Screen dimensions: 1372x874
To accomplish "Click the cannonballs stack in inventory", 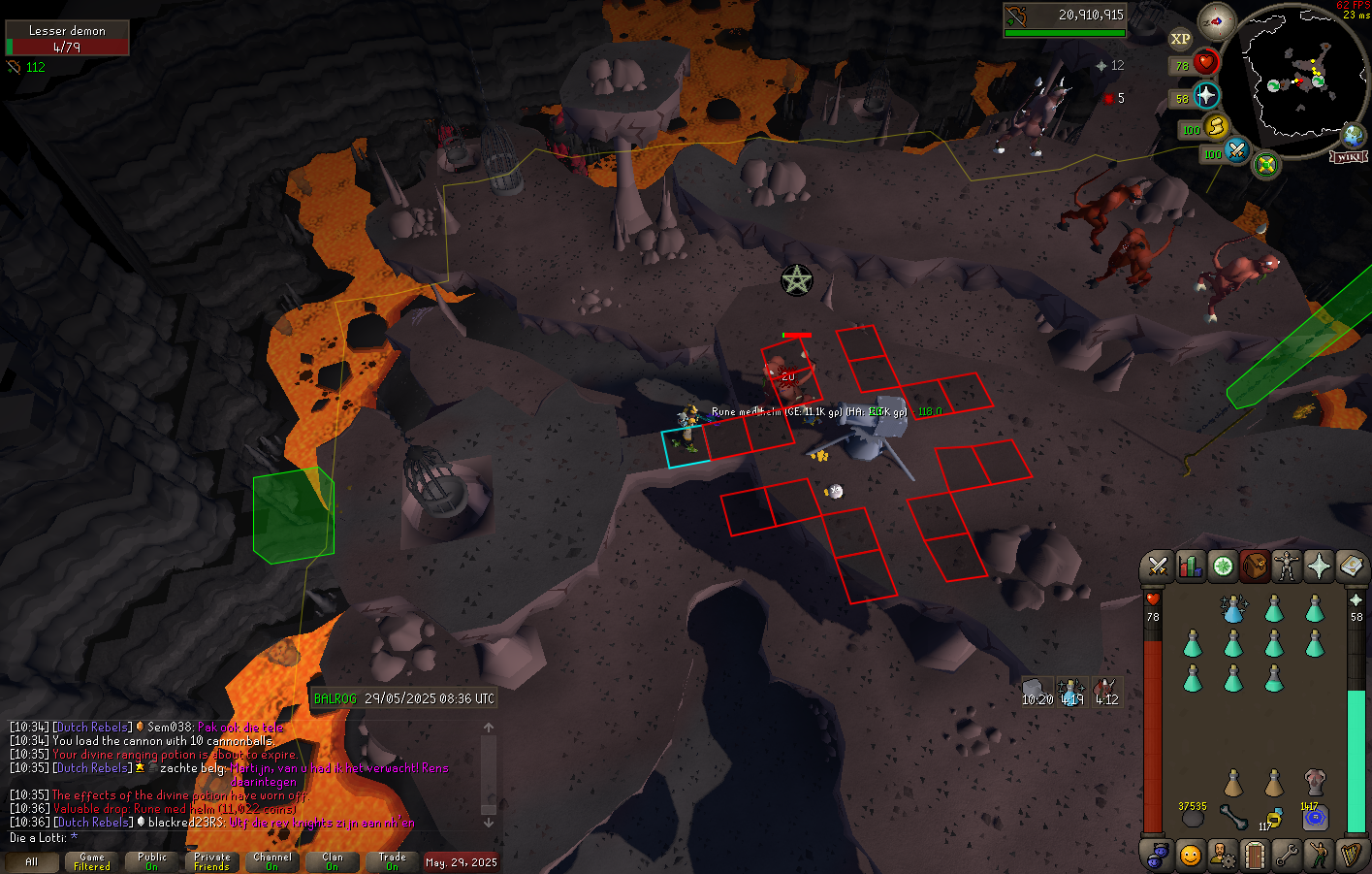I will click(1193, 818).
